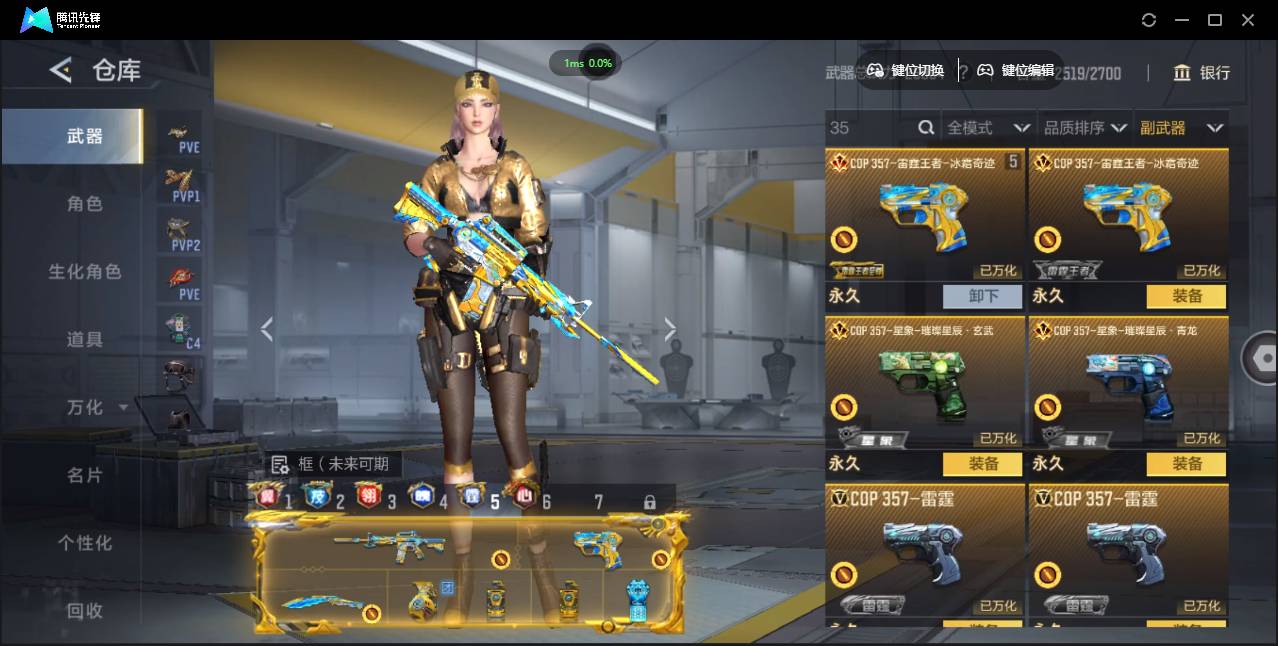
Task: Rotate character with the right arrow
Action: [x=670, y=329]
